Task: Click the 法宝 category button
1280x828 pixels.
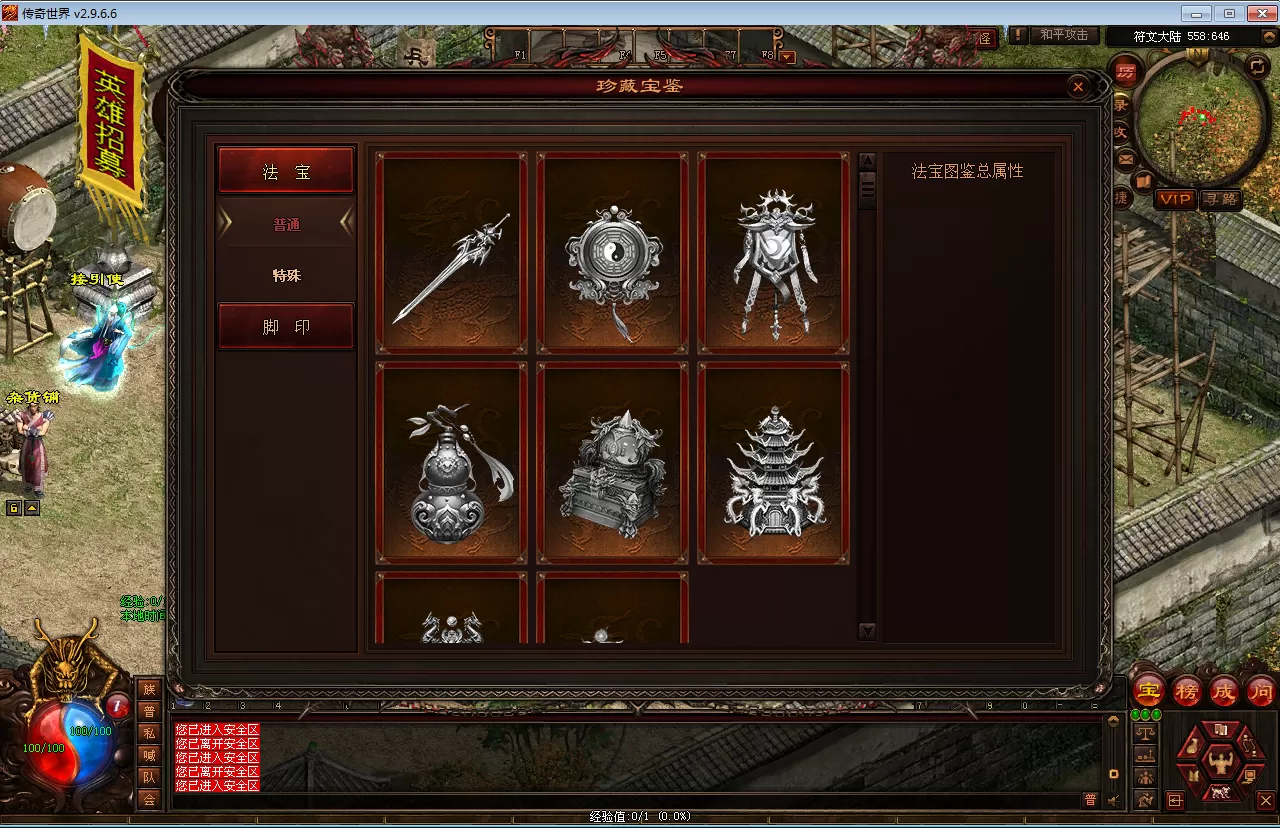Action: point(286,169)
